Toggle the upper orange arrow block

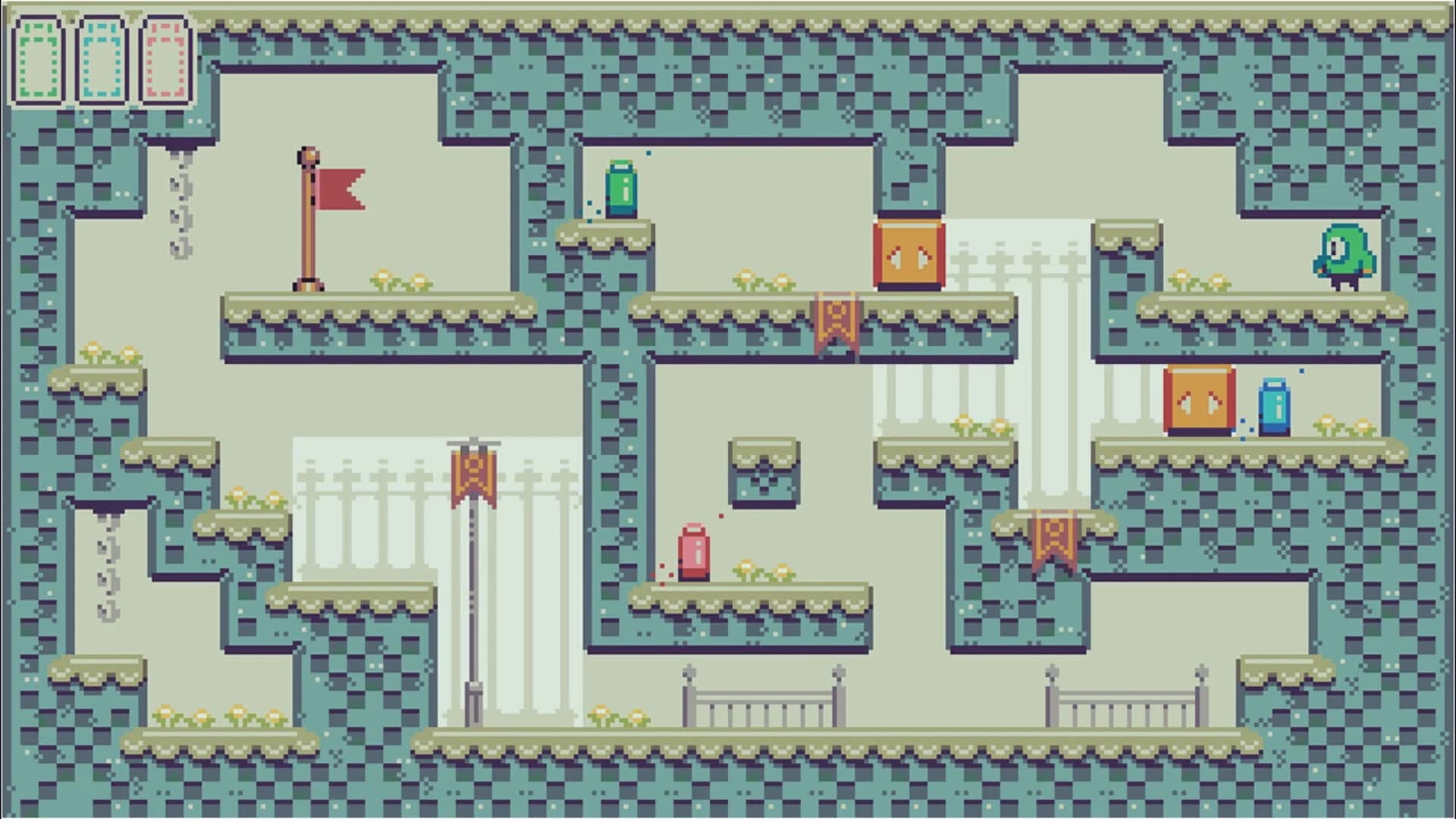click(x=910, y=254)
